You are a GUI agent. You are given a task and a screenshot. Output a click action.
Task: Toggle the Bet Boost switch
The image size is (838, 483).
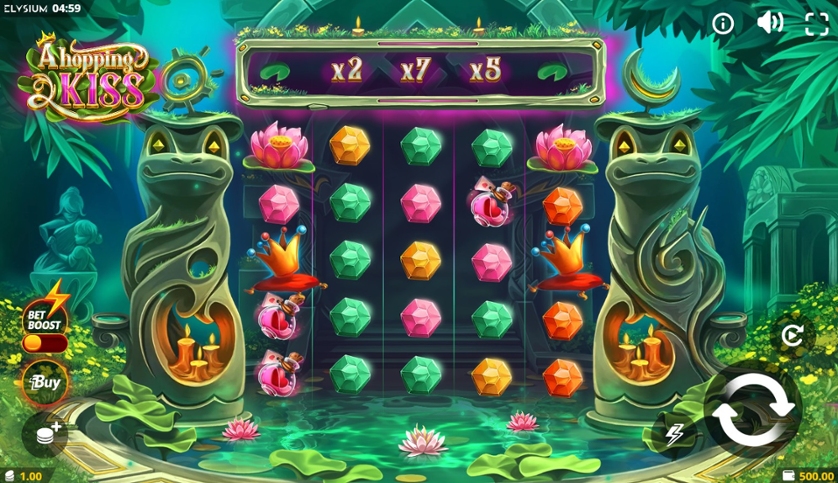coord(45,343)
